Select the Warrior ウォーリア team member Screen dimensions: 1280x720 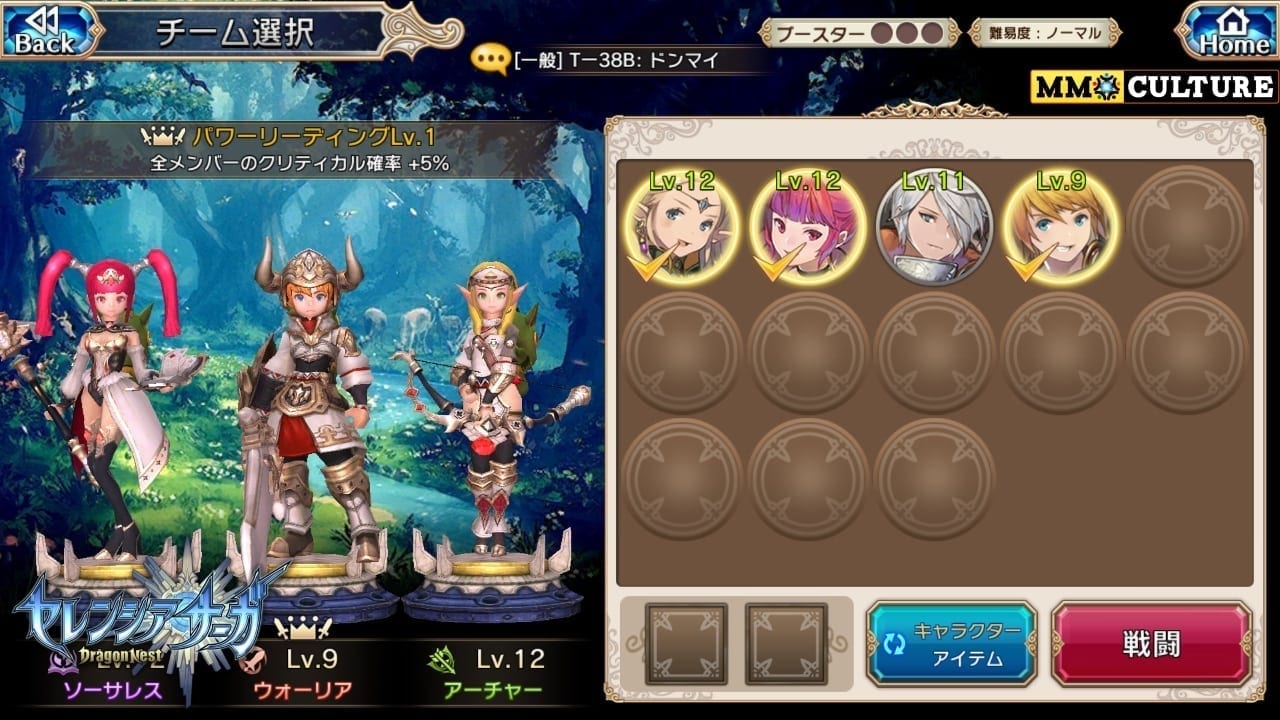pos(304,420)
